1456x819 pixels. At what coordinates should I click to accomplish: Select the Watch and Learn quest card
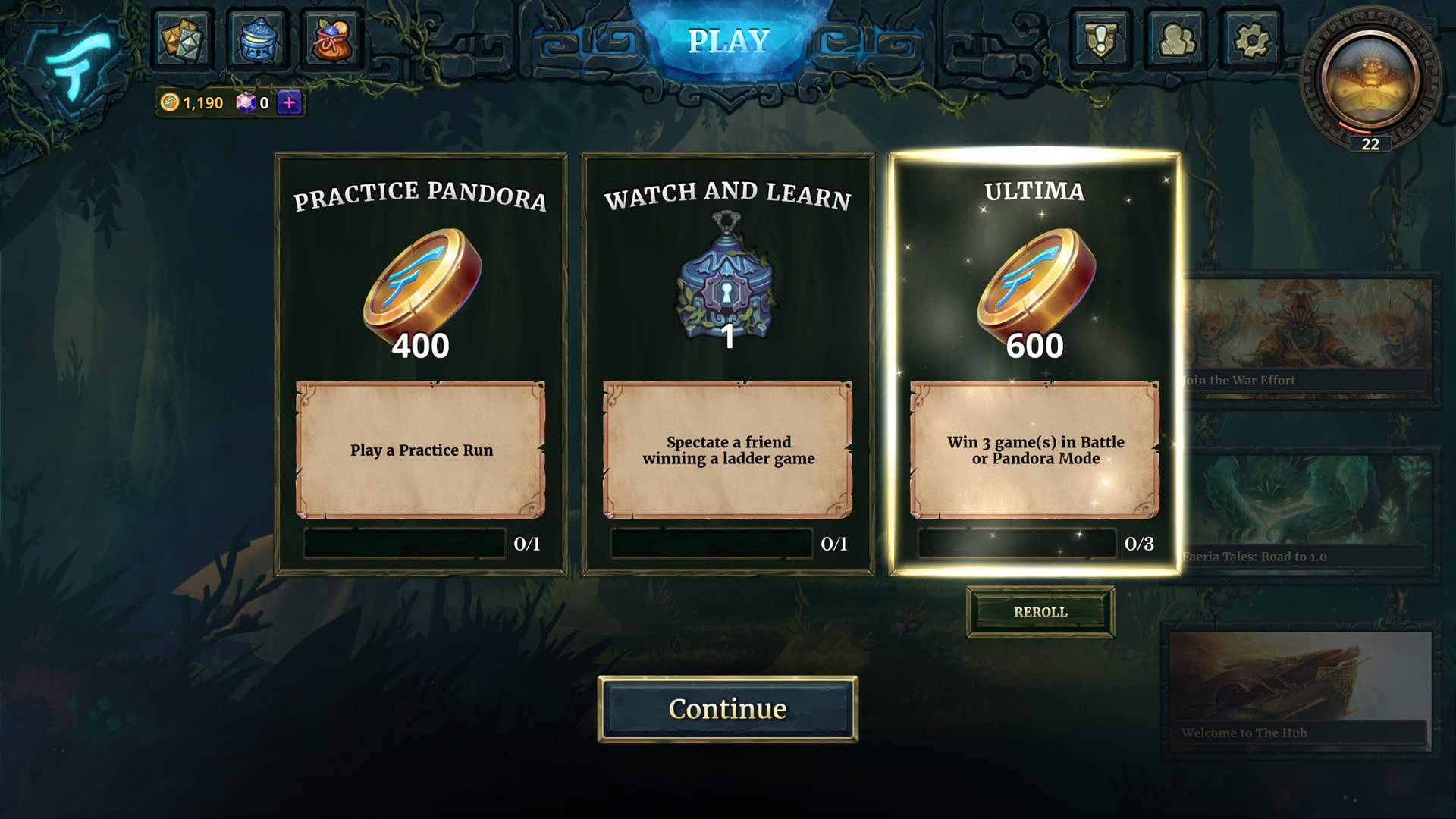click(x=728, y=364)
